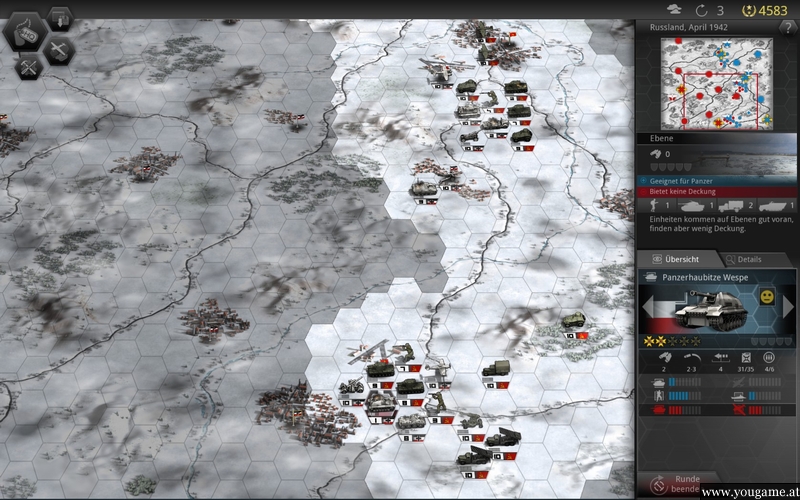This screenshot has height=500, width=800.
Task: Show previous unit with left arrow
Action: (647, 307)
